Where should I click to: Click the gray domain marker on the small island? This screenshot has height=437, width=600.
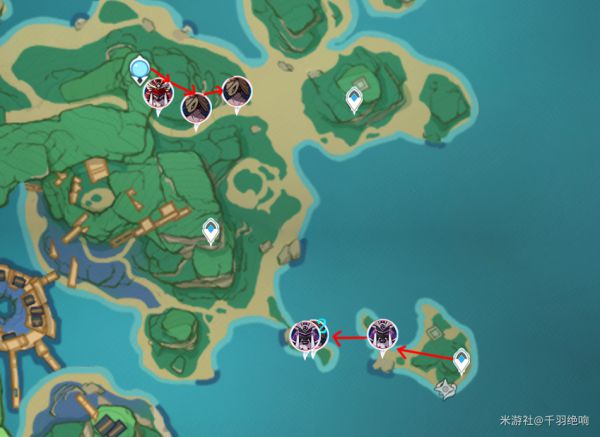[446, 389]
